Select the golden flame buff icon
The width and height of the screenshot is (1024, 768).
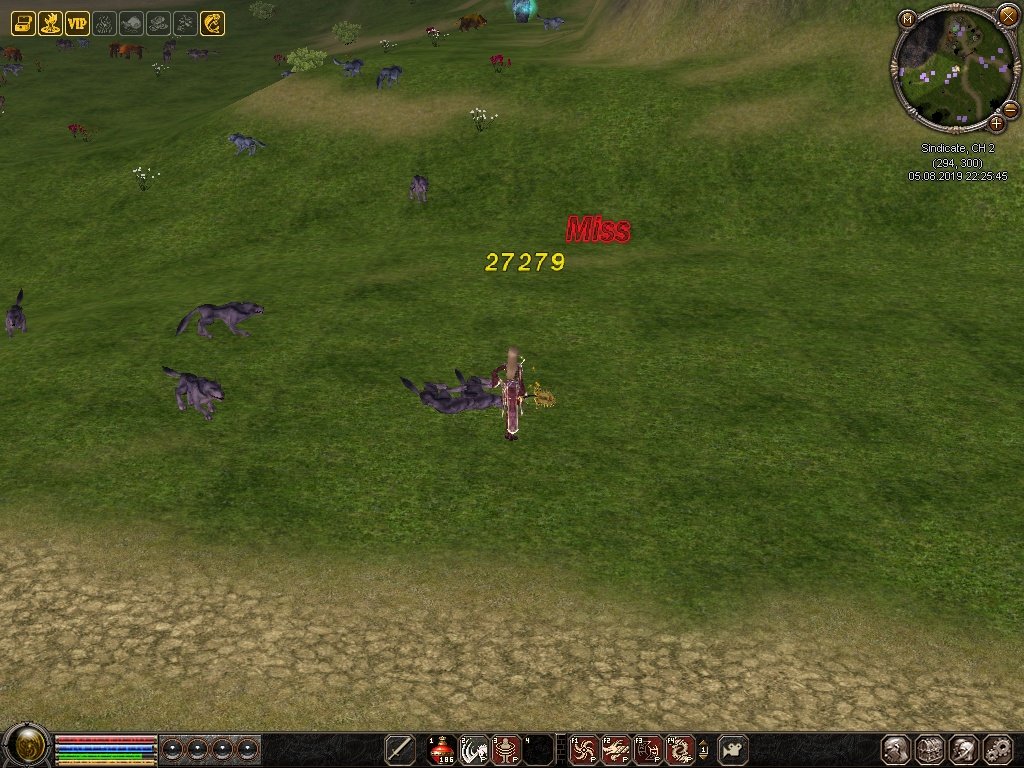coord(49,23)
